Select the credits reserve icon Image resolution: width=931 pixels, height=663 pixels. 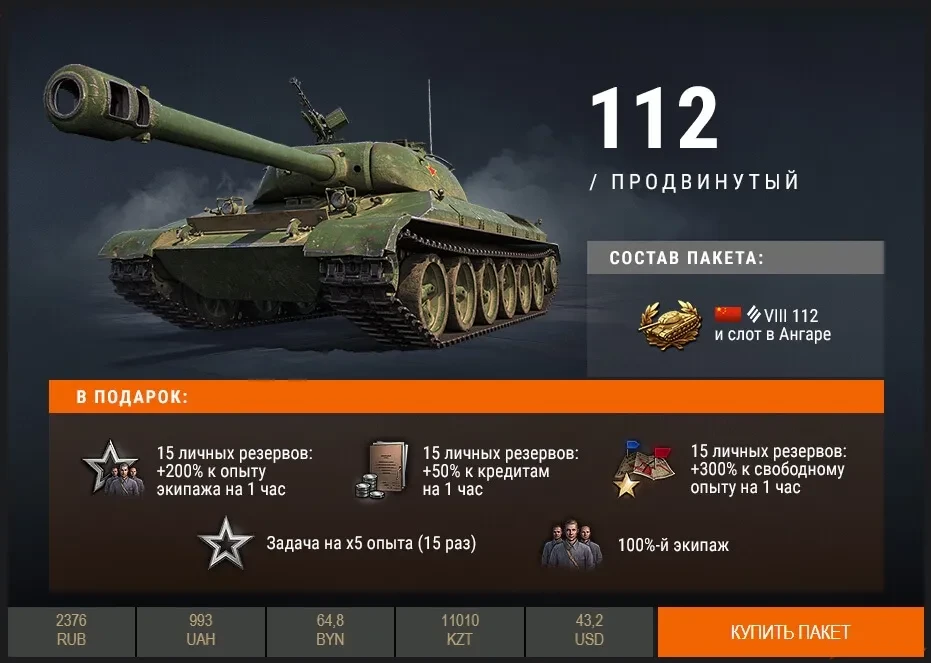pos(380,470)
